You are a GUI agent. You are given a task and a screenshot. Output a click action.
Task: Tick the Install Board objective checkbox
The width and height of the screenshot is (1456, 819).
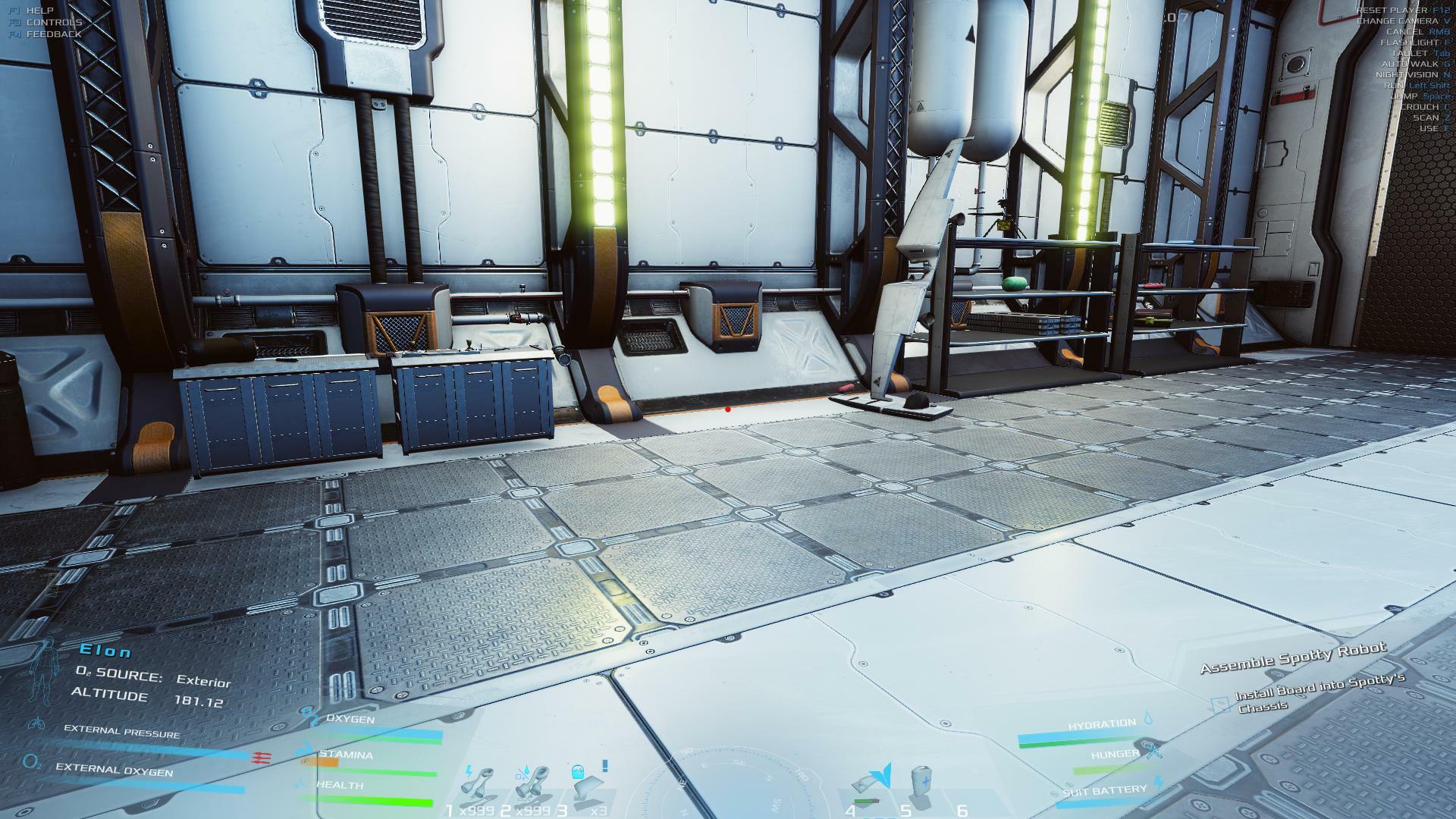point(1219,705)
